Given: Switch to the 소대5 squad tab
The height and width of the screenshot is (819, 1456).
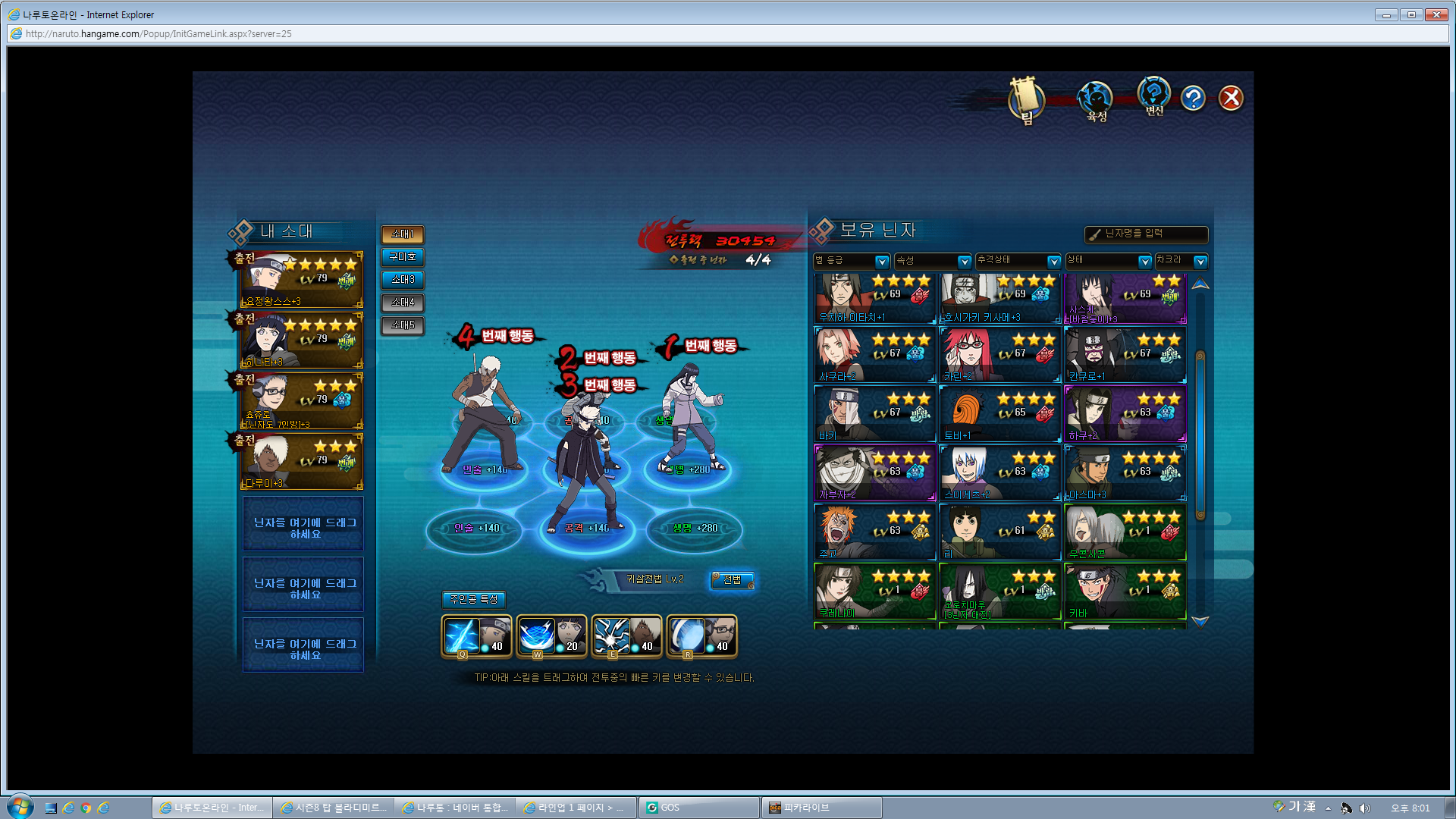Looking at the screenshot, I should [403, 325].
